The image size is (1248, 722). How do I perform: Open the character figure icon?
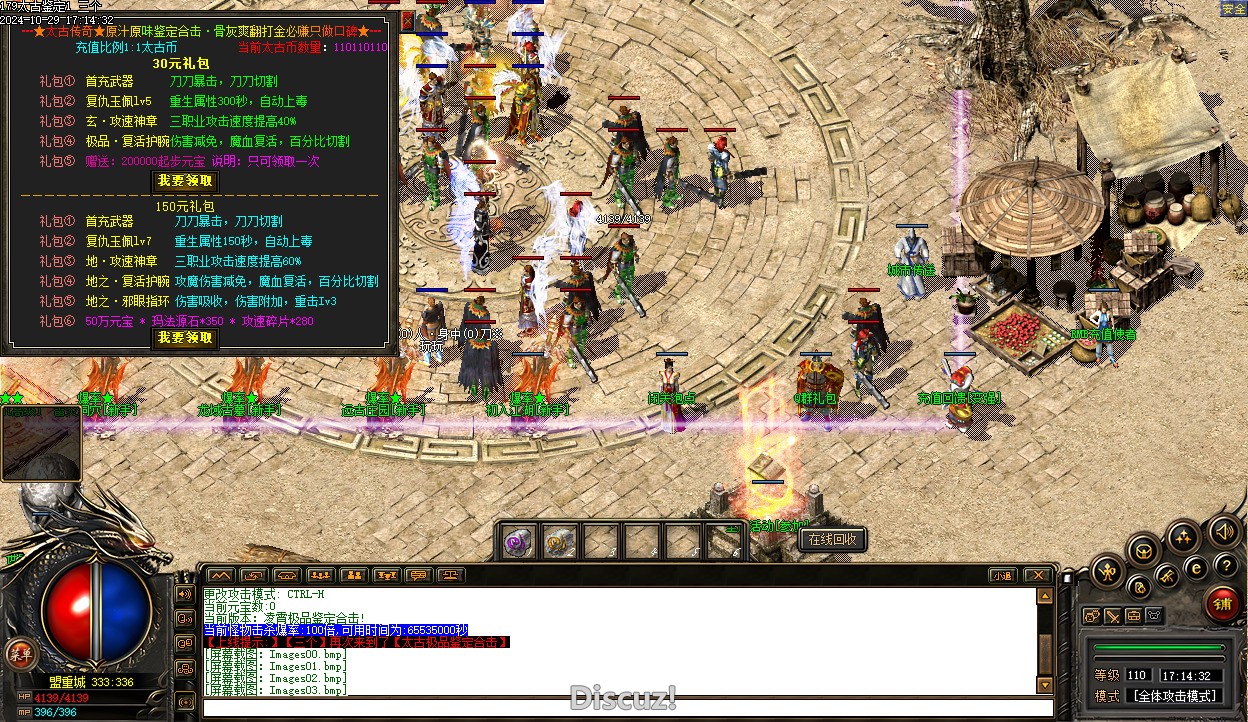click(x=1106, y=572)
